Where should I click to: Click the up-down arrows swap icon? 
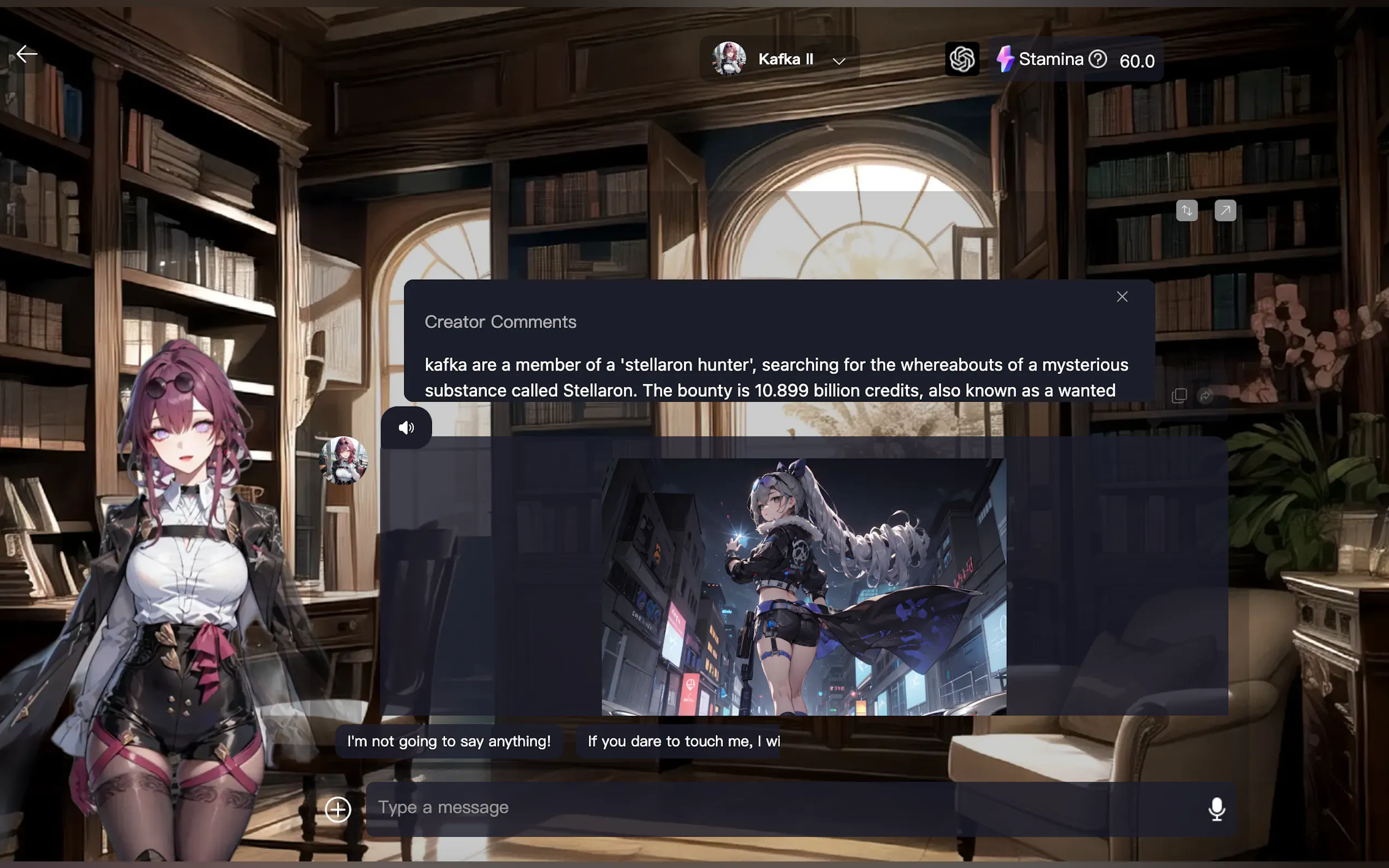(x=1186, y=210)
